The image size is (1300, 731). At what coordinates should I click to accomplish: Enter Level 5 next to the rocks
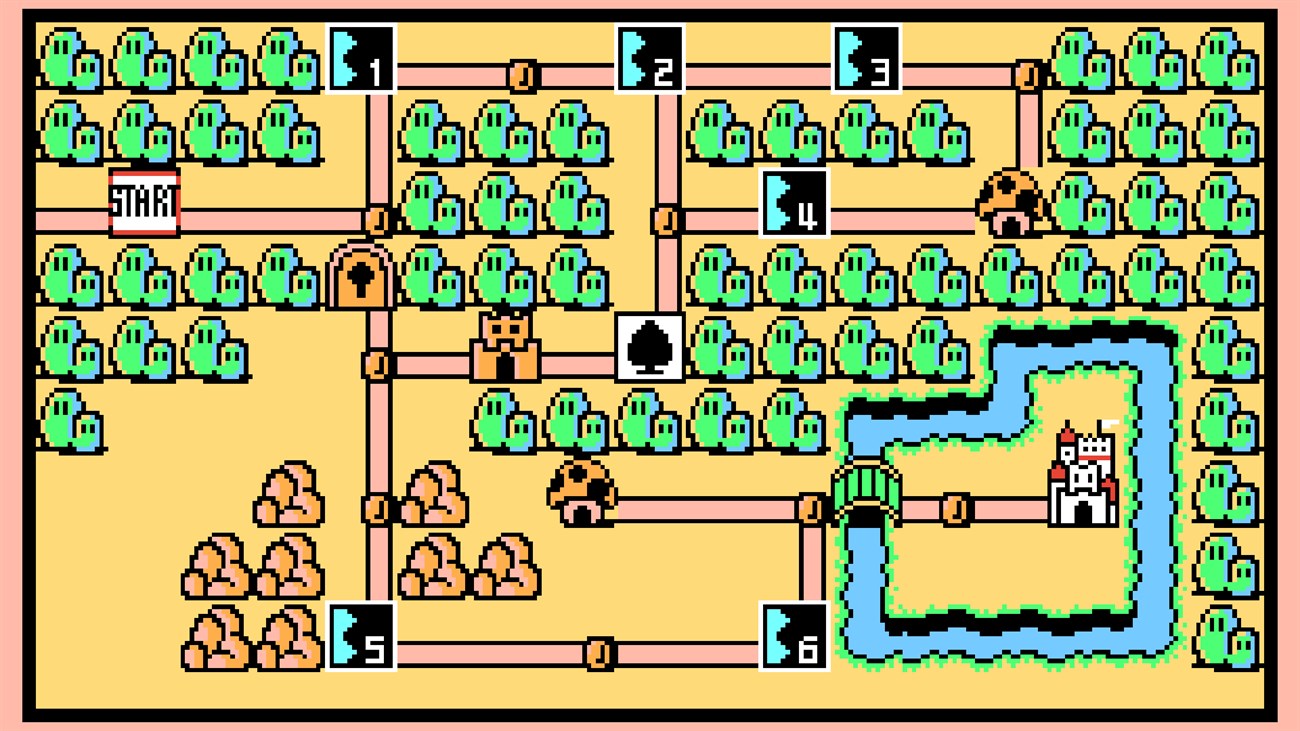coord(360,637)
